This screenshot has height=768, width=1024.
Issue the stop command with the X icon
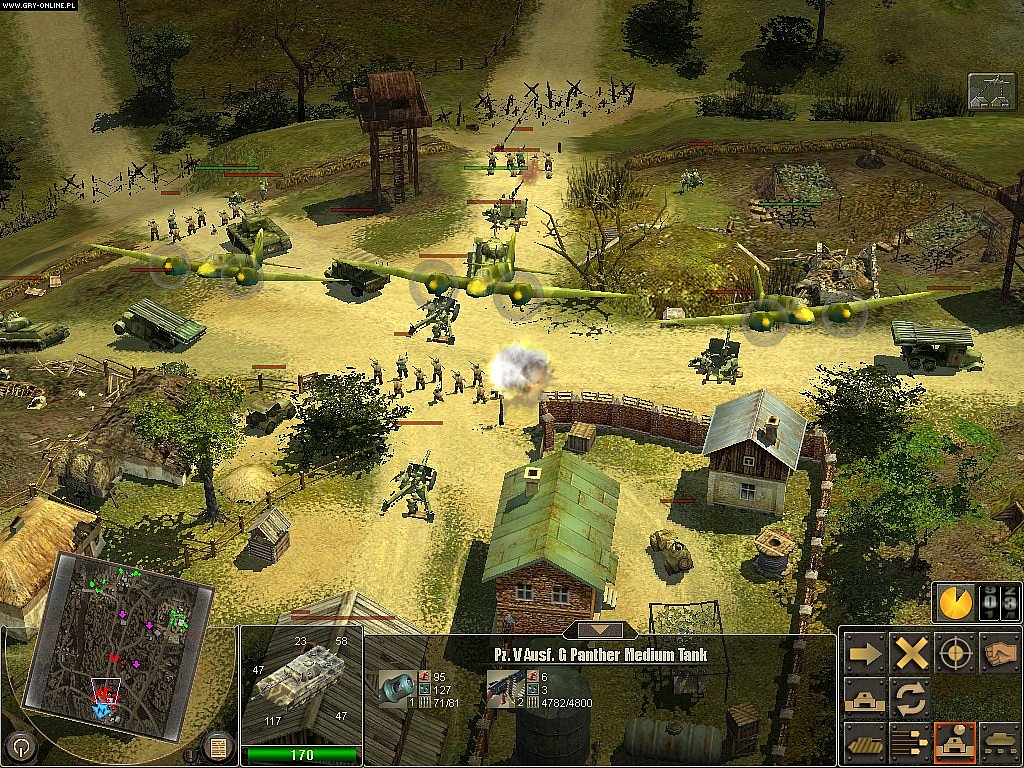click(909, 653)
